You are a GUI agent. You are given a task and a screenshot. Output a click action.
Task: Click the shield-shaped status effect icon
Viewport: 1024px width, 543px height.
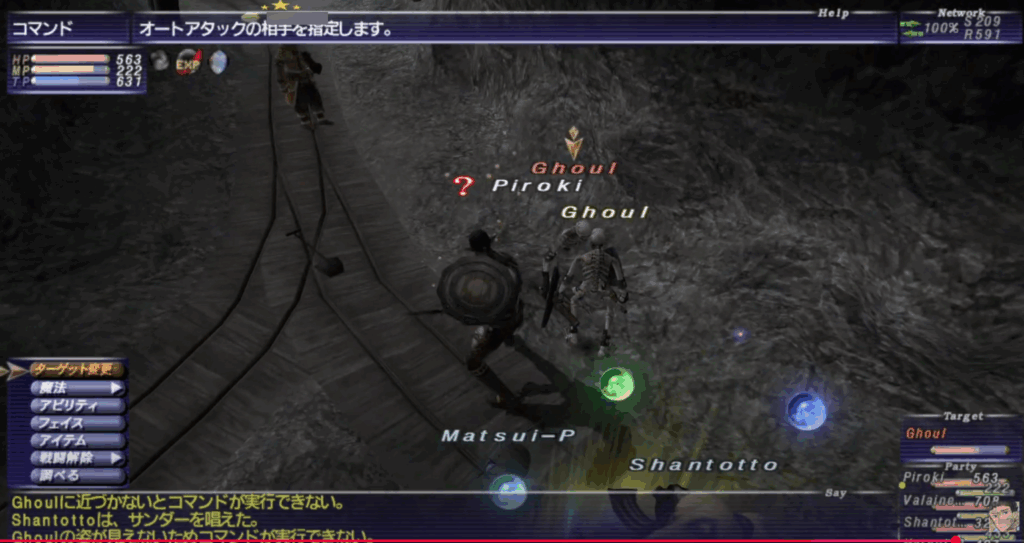pos(217,62)
